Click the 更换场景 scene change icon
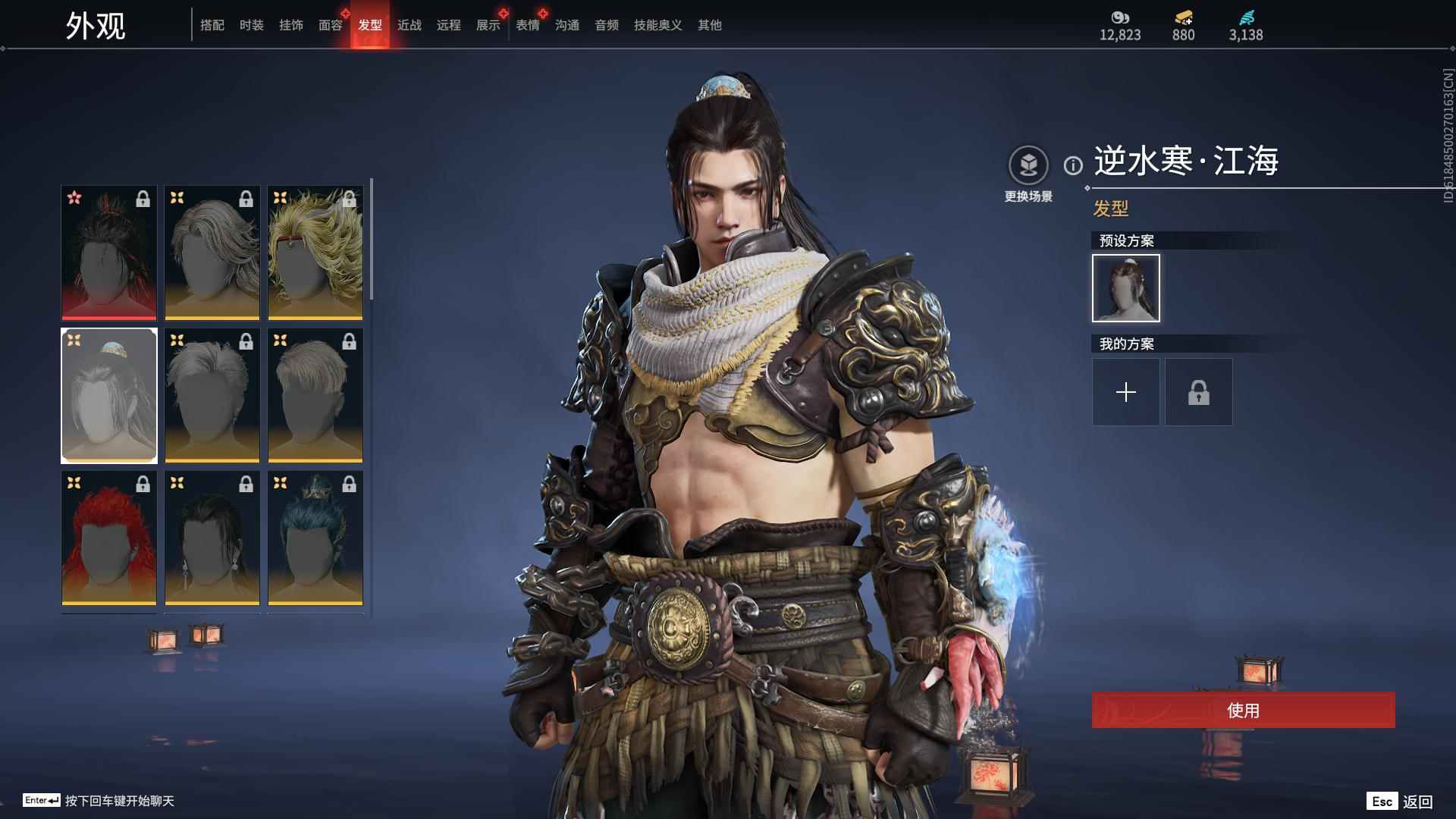This screenshot has height=819, width=1456. (1028, 165)
